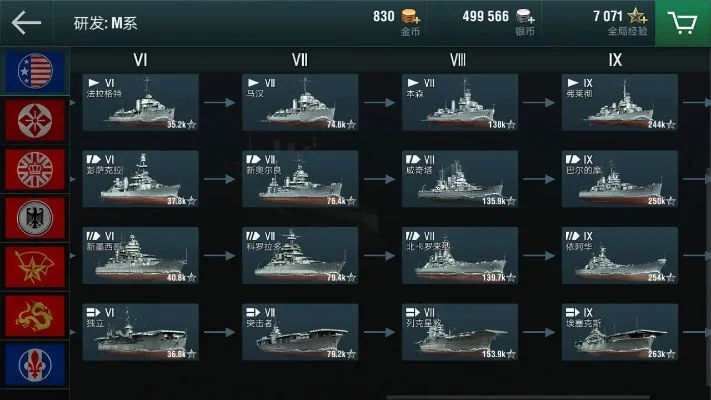The width and height of the screenshot is (711, 400).
Task: Add more gold (金币)
Action: 411,17
